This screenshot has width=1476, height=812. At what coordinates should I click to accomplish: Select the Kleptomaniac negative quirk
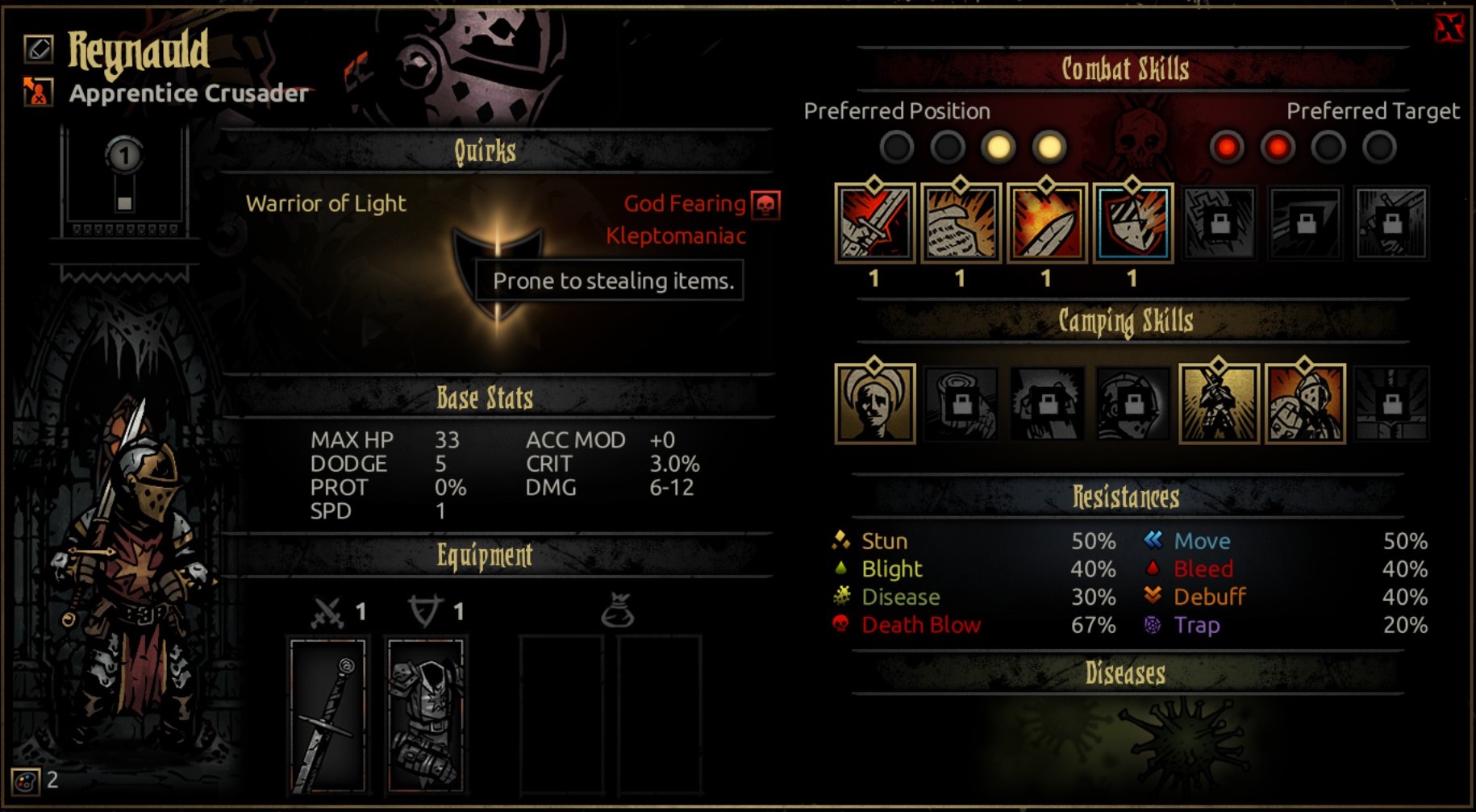tap(676, 236)
